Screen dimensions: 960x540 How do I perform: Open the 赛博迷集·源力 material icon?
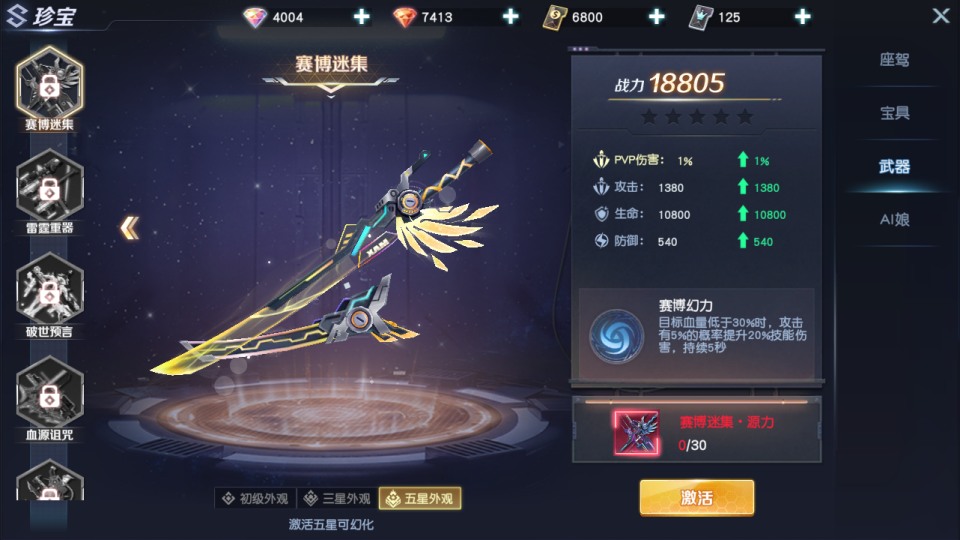pyautogui.click(x=636, y=432)
